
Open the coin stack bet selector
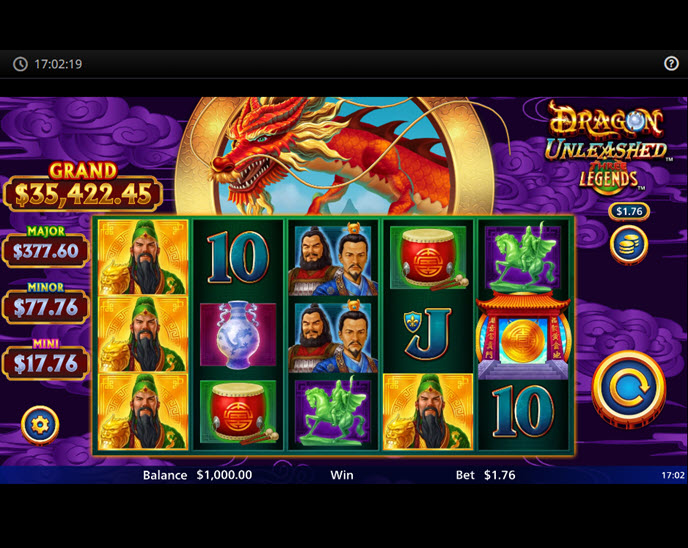coord(629,245)
